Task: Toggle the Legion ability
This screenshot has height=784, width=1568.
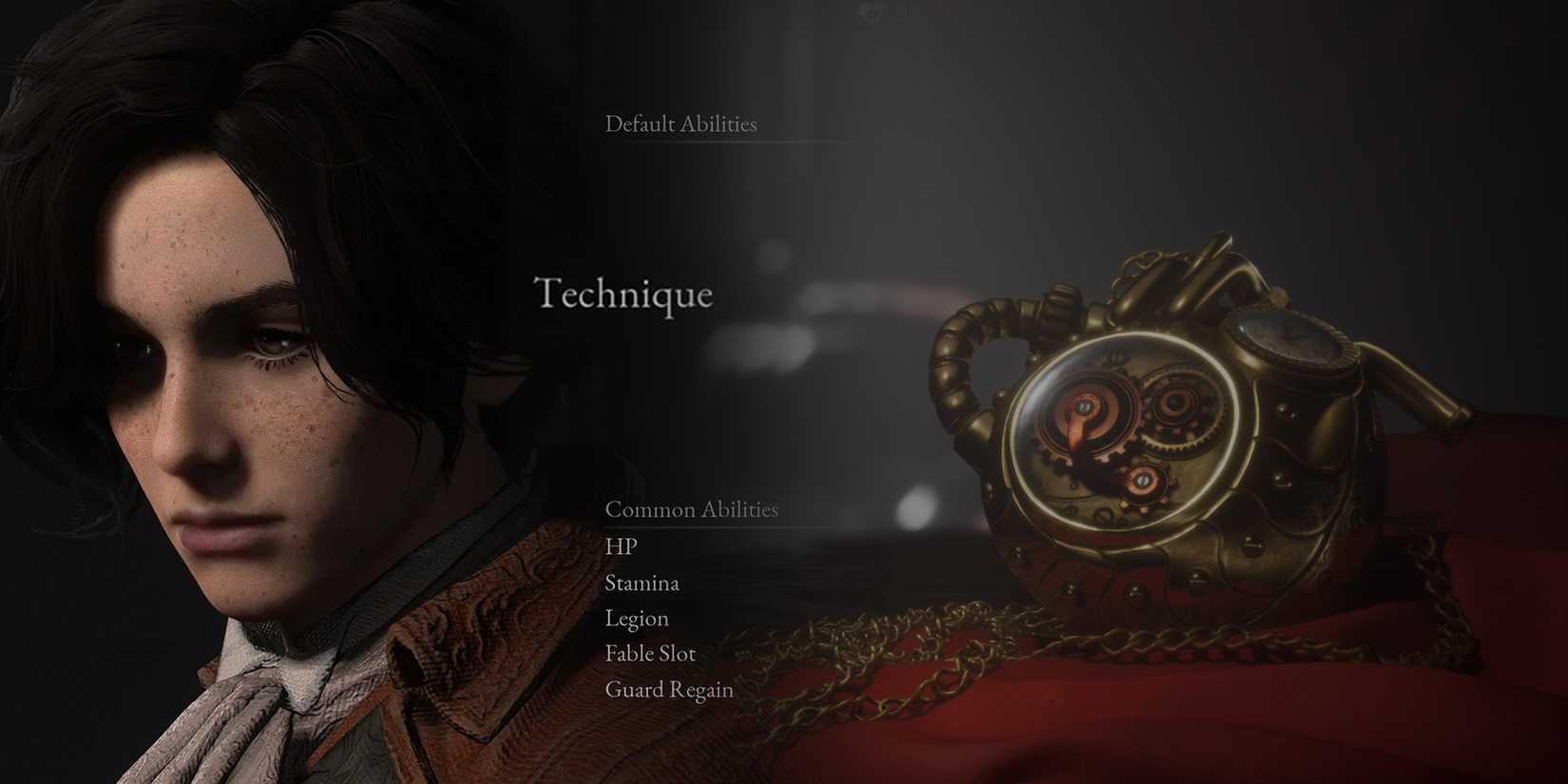Action: click(638, 619)
